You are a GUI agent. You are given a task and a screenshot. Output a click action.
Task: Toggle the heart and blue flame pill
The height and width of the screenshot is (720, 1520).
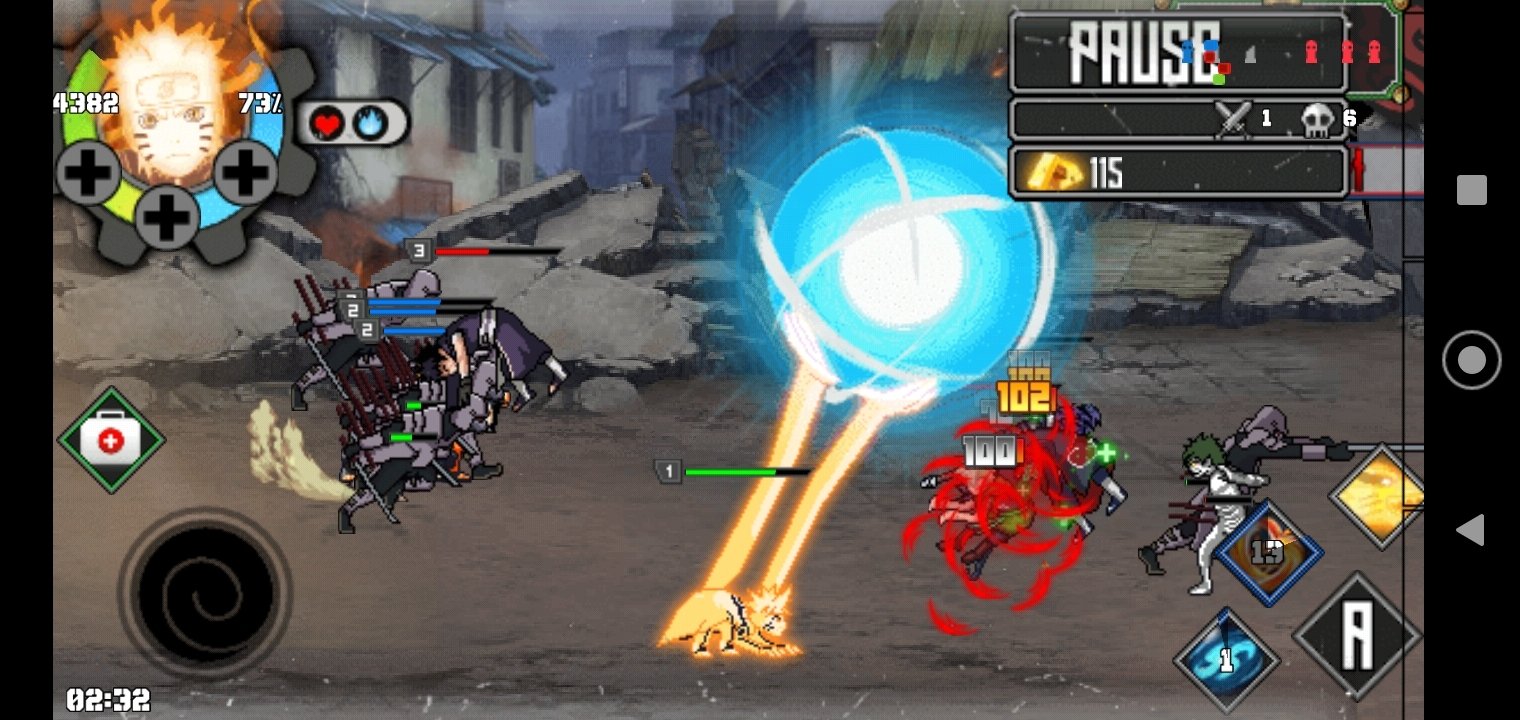[352, 123]
